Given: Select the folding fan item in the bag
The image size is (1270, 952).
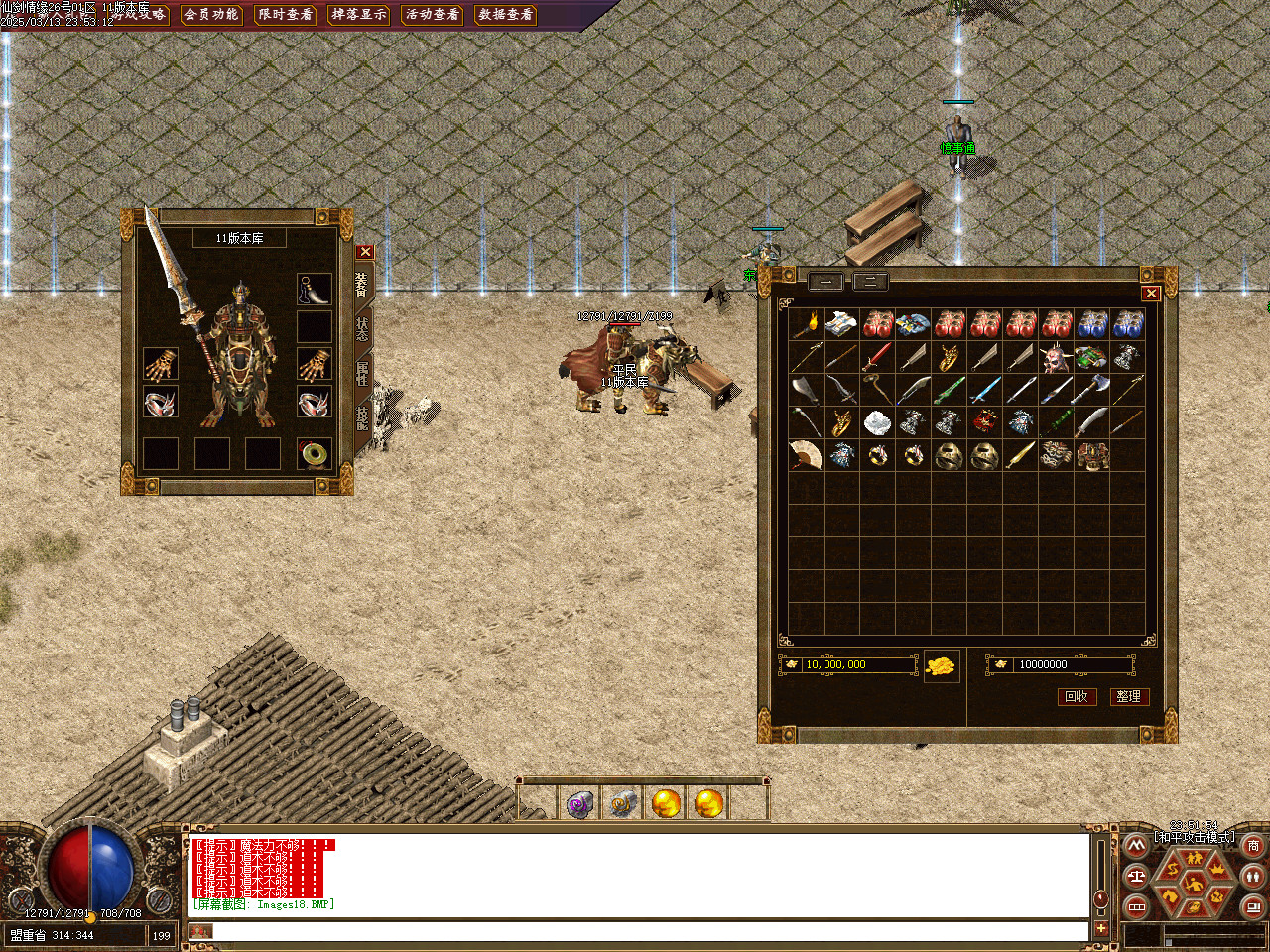Looking at the screenshot, I should [x=806, y=455].
